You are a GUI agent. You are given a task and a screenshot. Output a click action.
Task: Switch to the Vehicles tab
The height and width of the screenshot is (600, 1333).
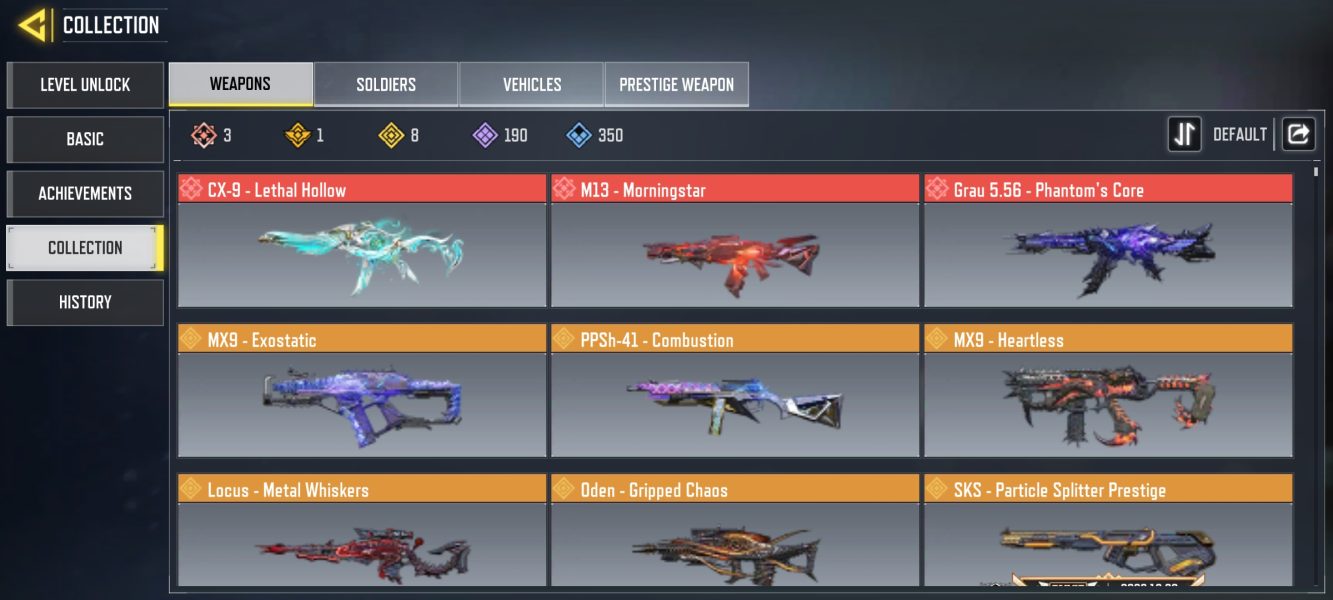click(x=532, y=84)
